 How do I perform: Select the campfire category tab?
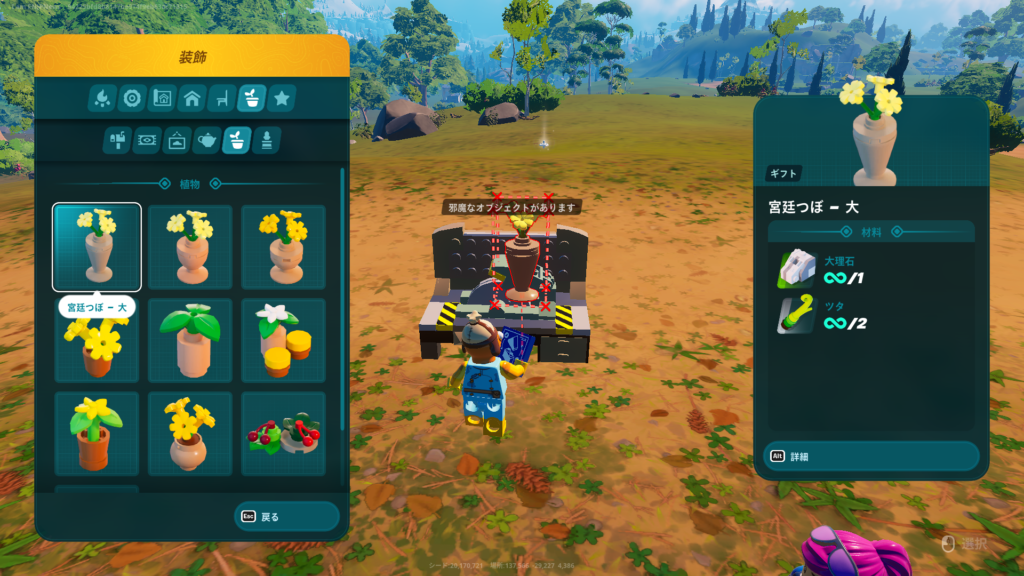102,98
